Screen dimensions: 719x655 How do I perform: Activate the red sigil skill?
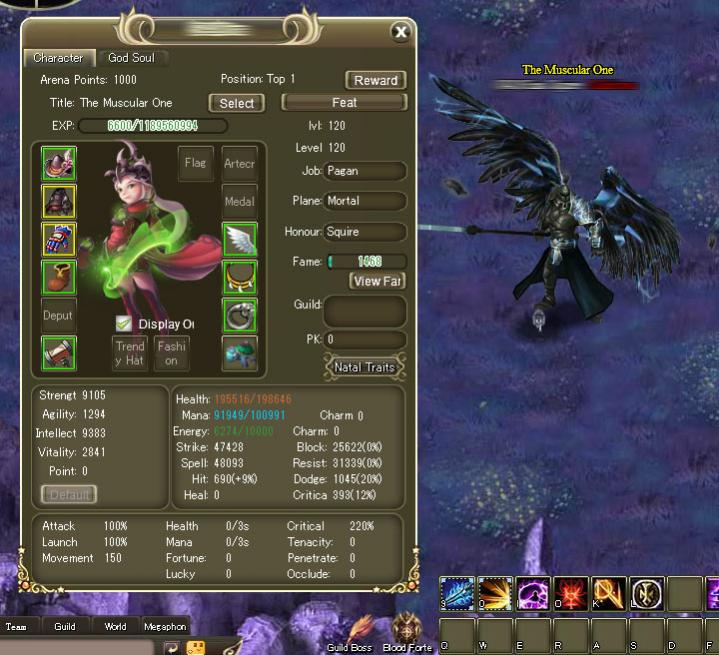tap(571, 594)
